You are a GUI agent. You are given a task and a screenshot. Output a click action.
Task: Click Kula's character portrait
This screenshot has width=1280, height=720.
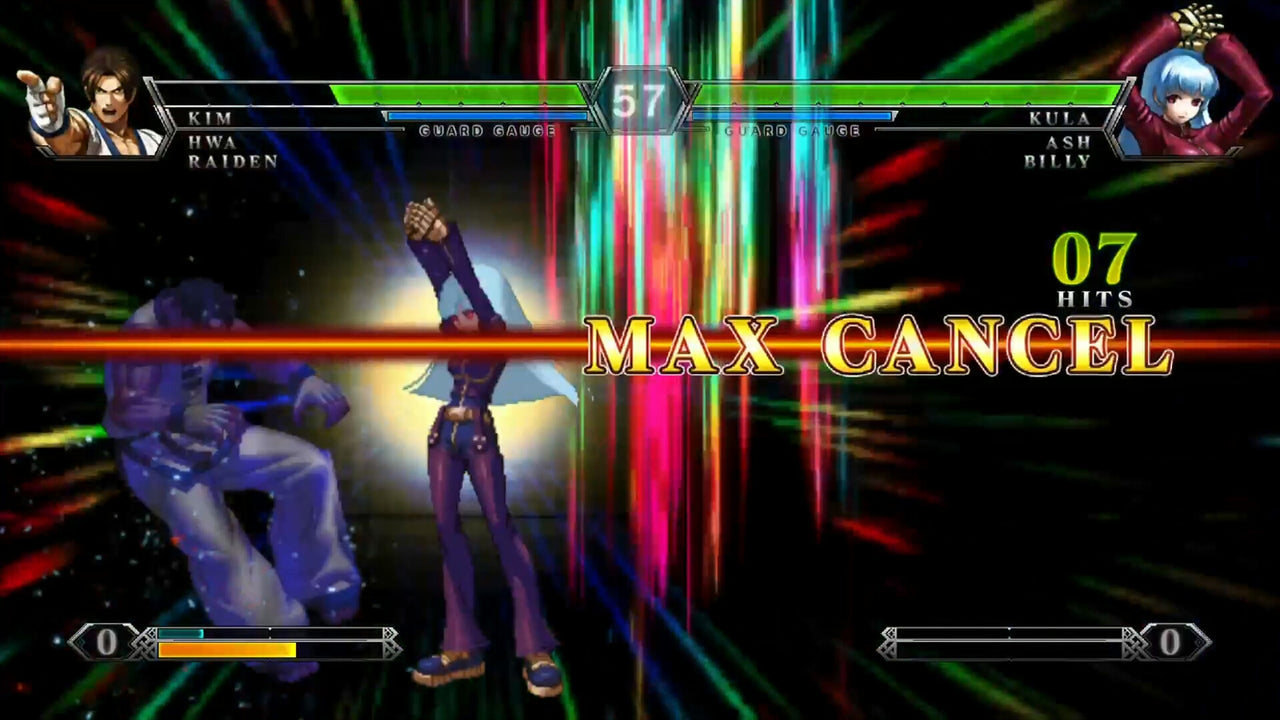coord(1185,105)
